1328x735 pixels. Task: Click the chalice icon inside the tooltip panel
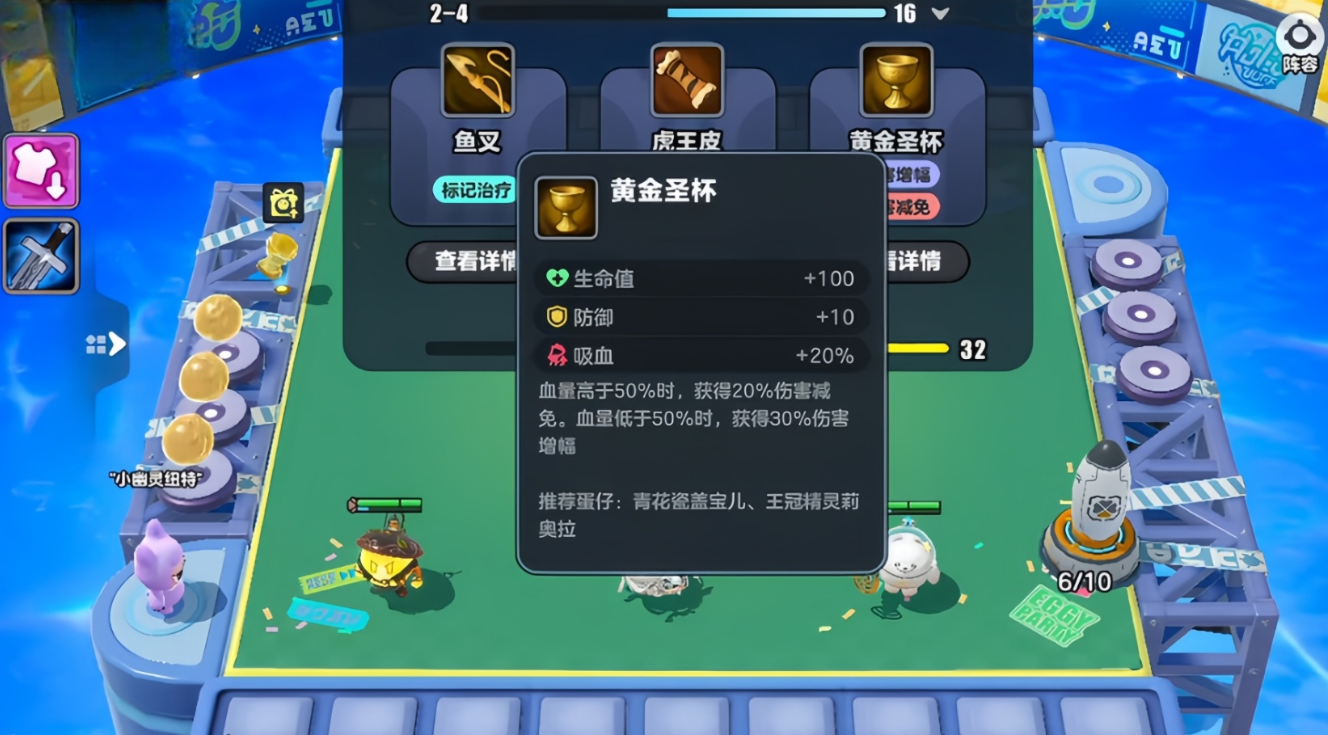pyautogui.click(x=565, y=208)
